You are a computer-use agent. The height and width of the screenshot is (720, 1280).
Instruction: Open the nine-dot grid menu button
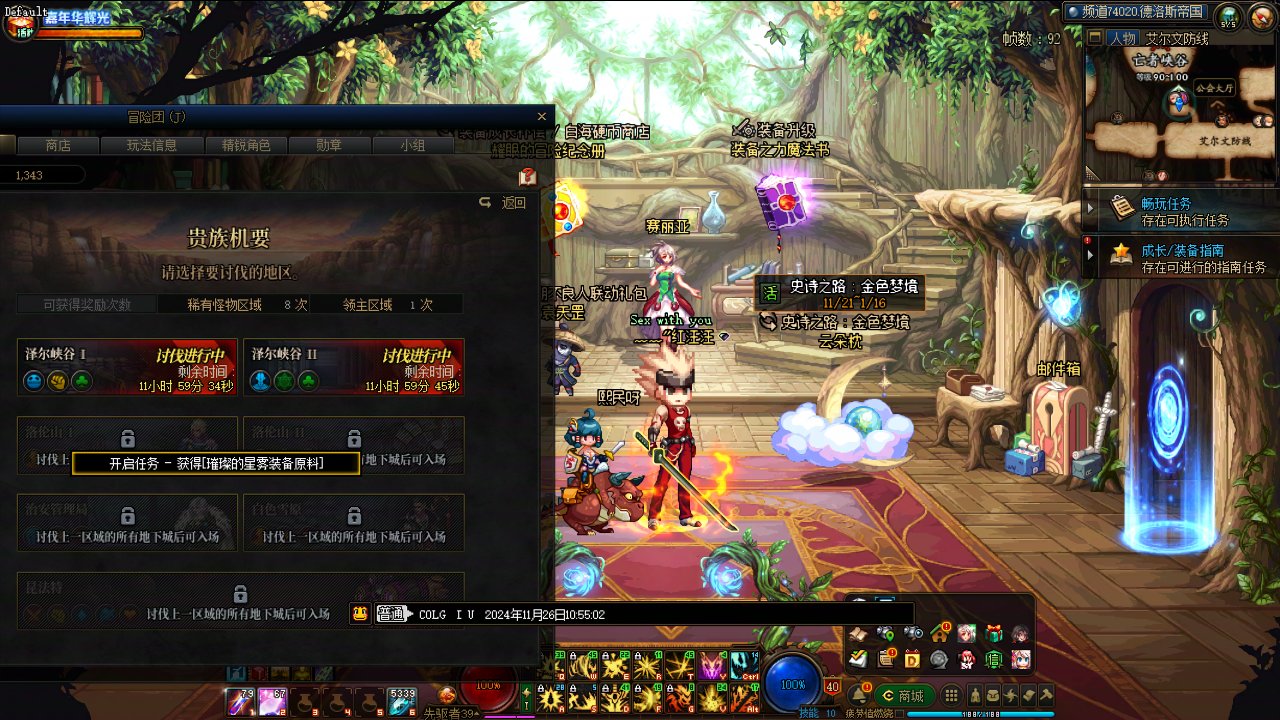coord(951,696)
